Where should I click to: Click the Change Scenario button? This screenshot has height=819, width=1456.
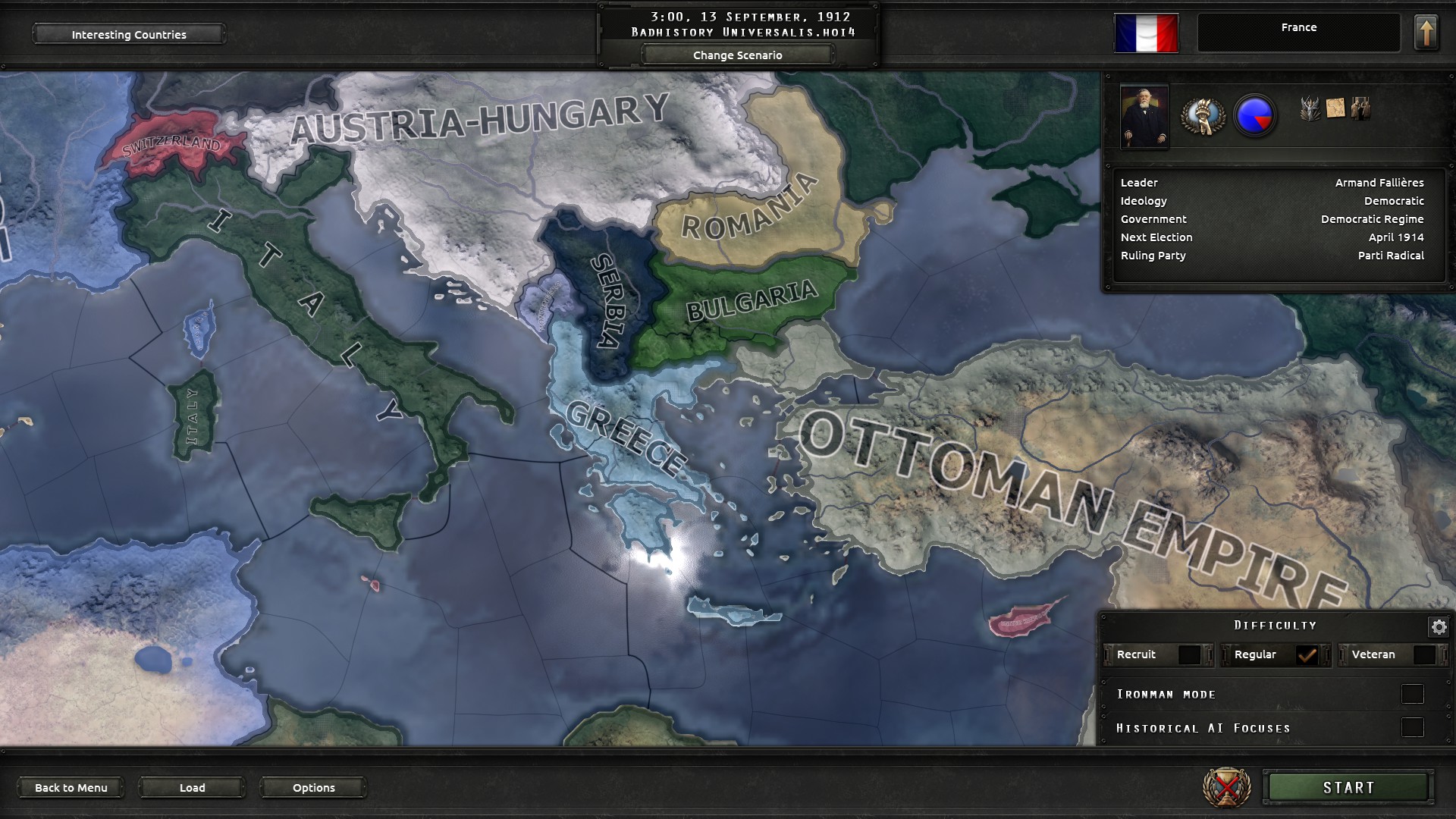click(x=737, y=55)
